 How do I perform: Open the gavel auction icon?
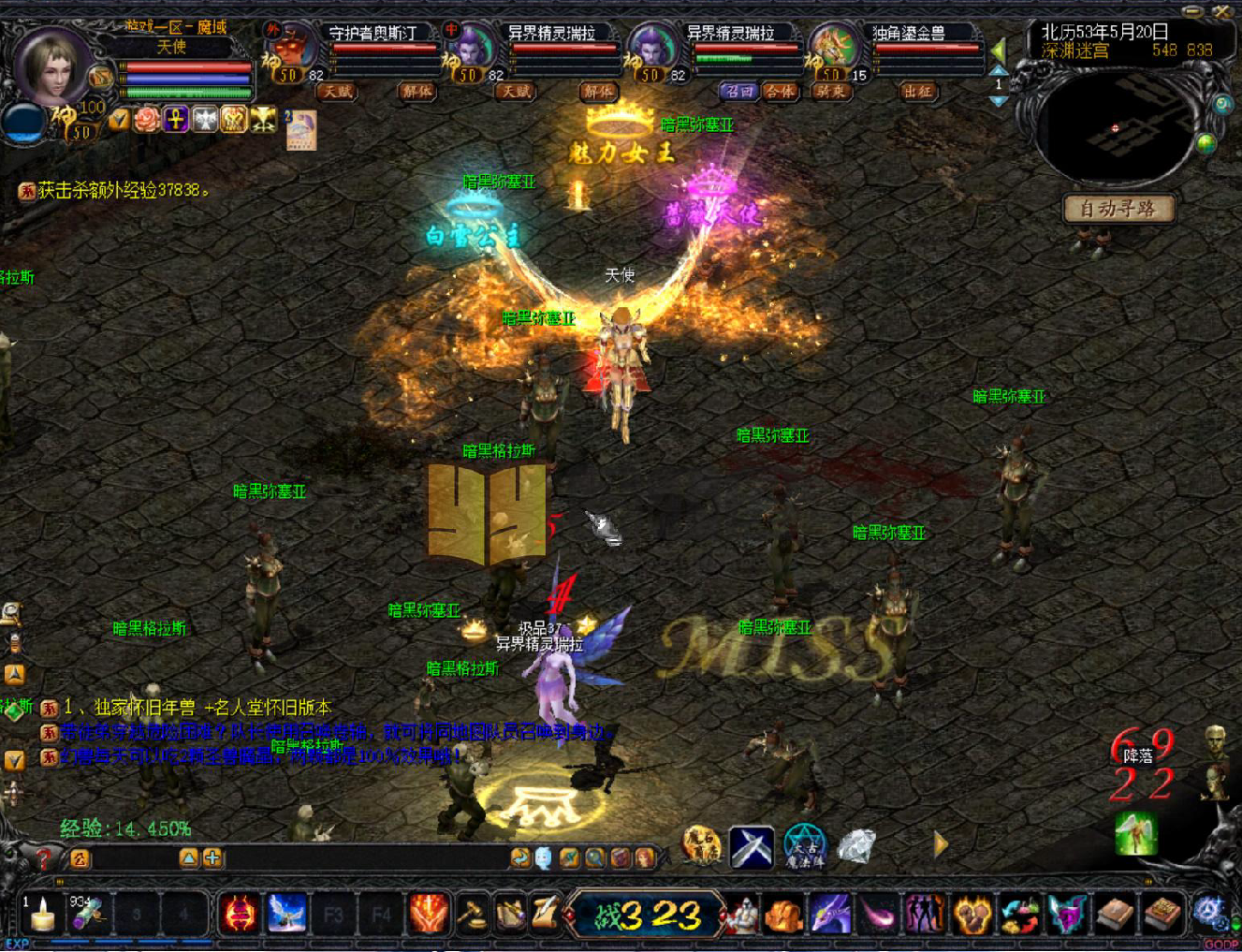pyautogui.click(x=473, y=914)
